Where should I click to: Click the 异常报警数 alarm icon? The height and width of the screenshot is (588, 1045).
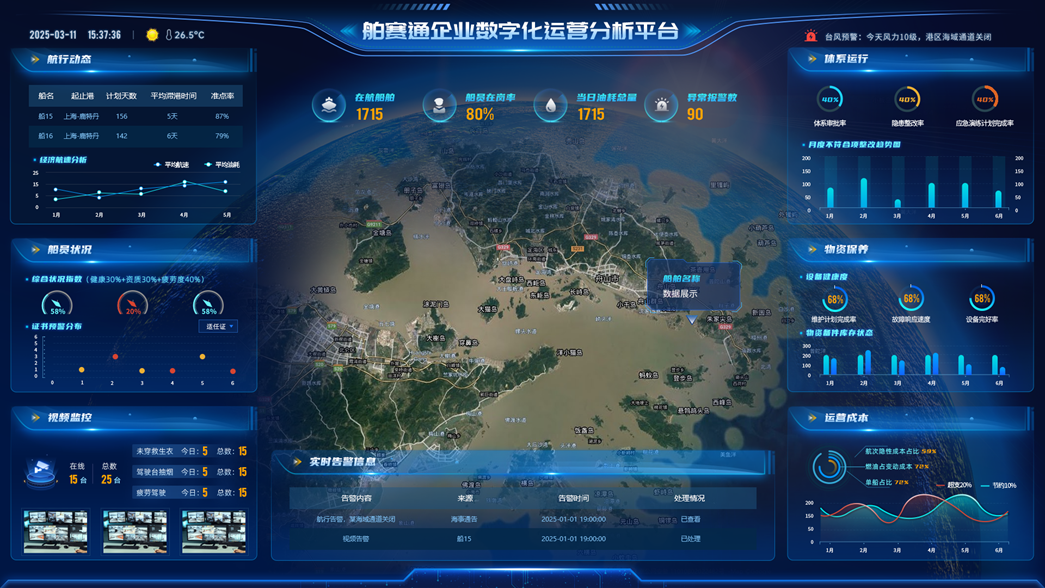point(661,106)
